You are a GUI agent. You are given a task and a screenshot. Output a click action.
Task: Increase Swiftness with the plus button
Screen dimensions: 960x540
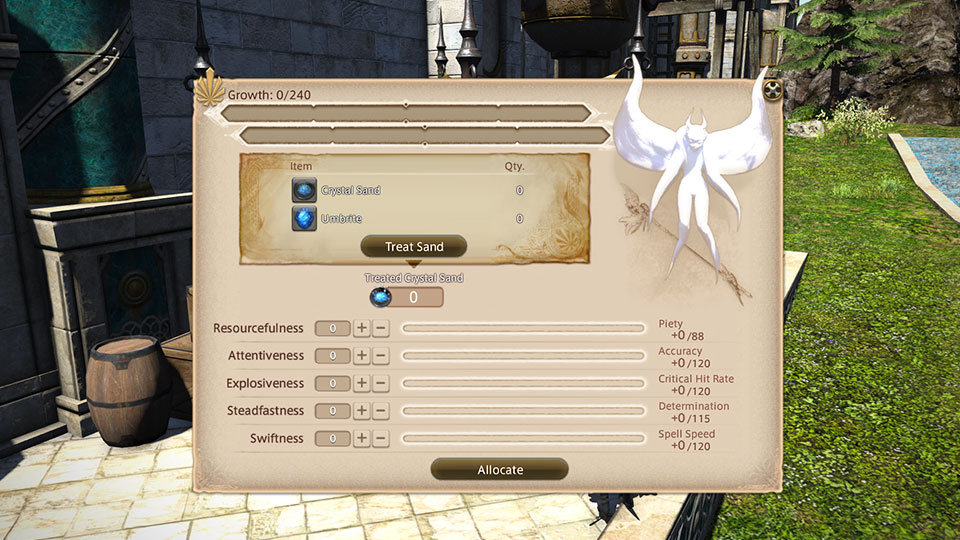pyautogui.click(x=362, y=438)
